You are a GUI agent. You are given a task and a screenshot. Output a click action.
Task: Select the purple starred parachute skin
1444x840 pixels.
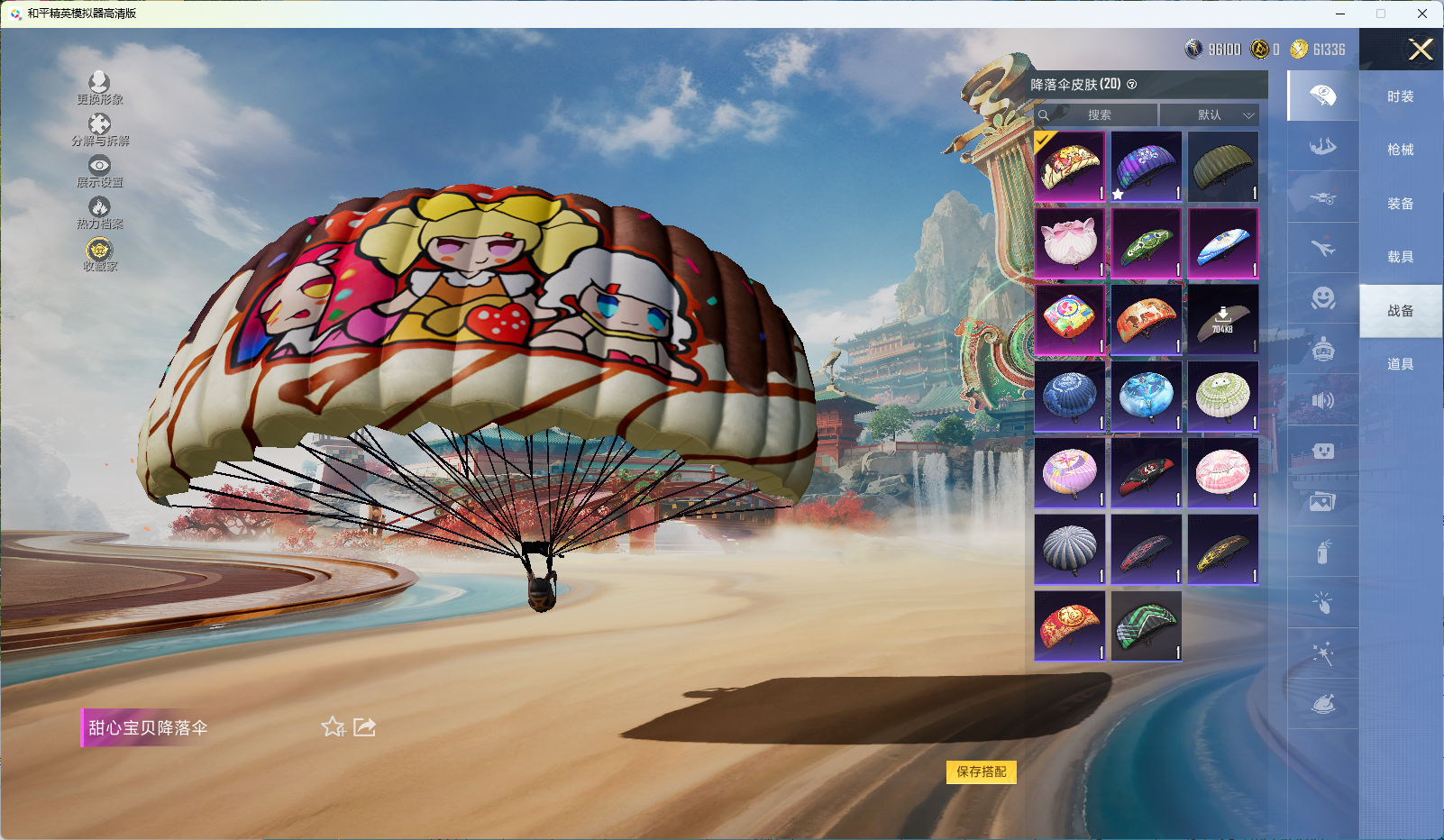(x=1146, y=167)
